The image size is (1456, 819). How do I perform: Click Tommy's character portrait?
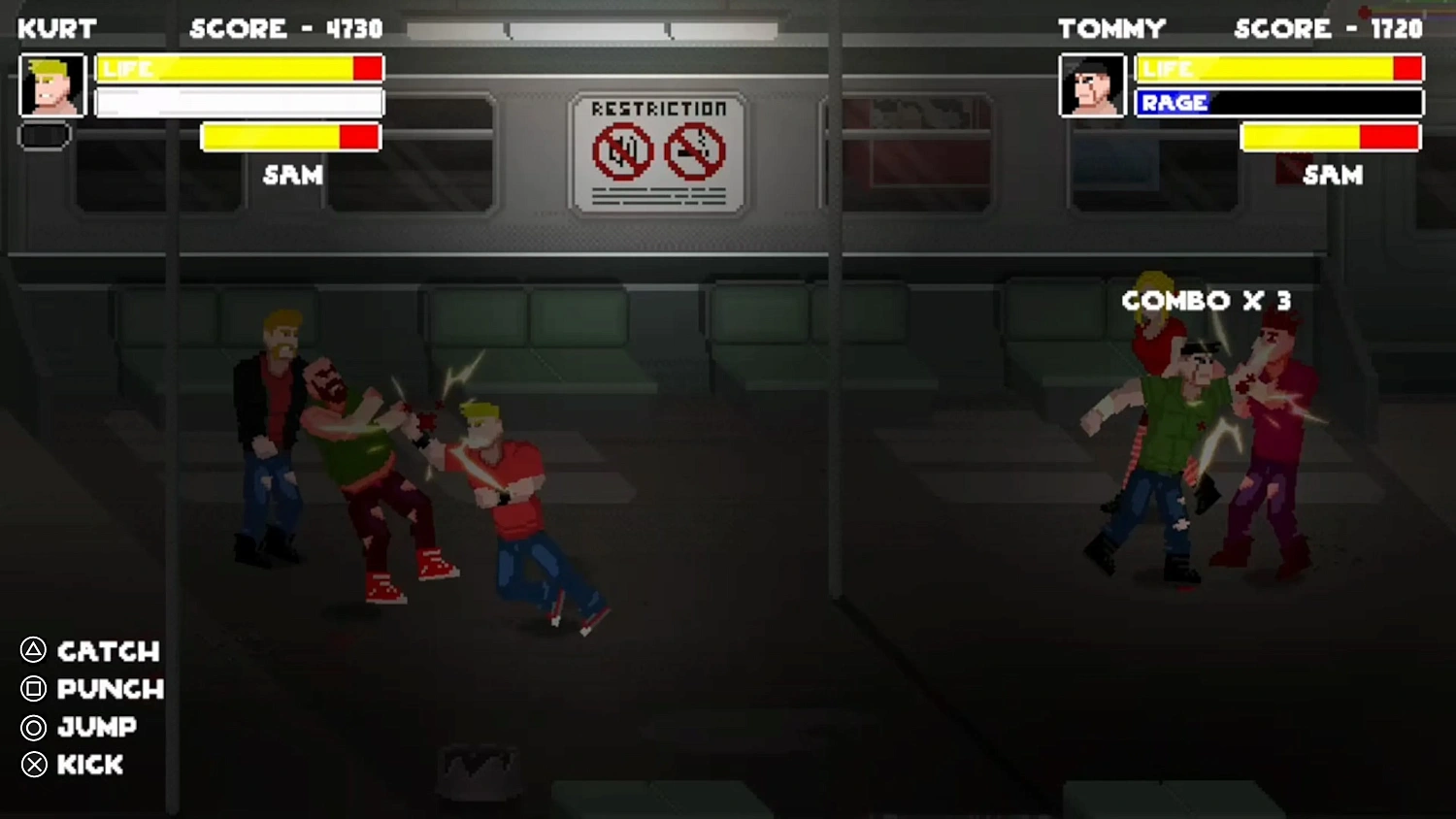tap(1091, 84)
